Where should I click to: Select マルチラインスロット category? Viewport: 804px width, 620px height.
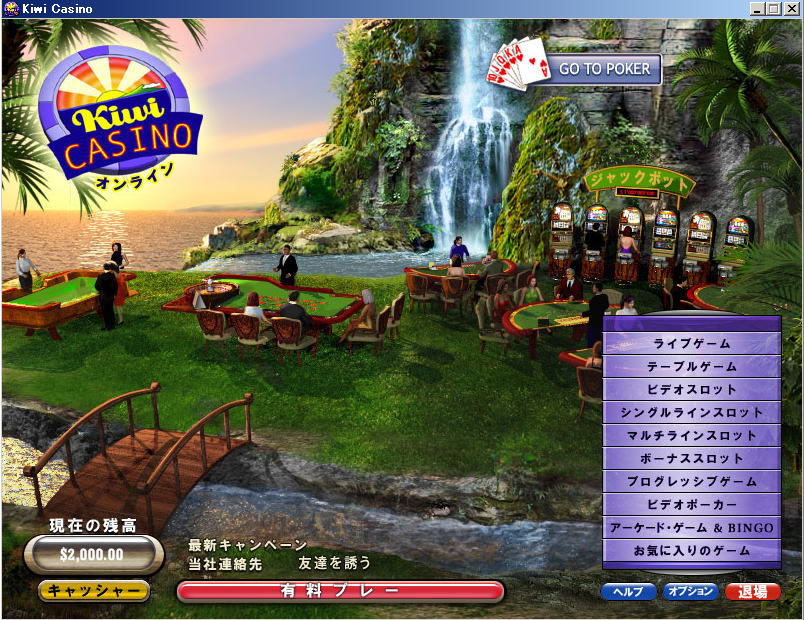[691, 436]
